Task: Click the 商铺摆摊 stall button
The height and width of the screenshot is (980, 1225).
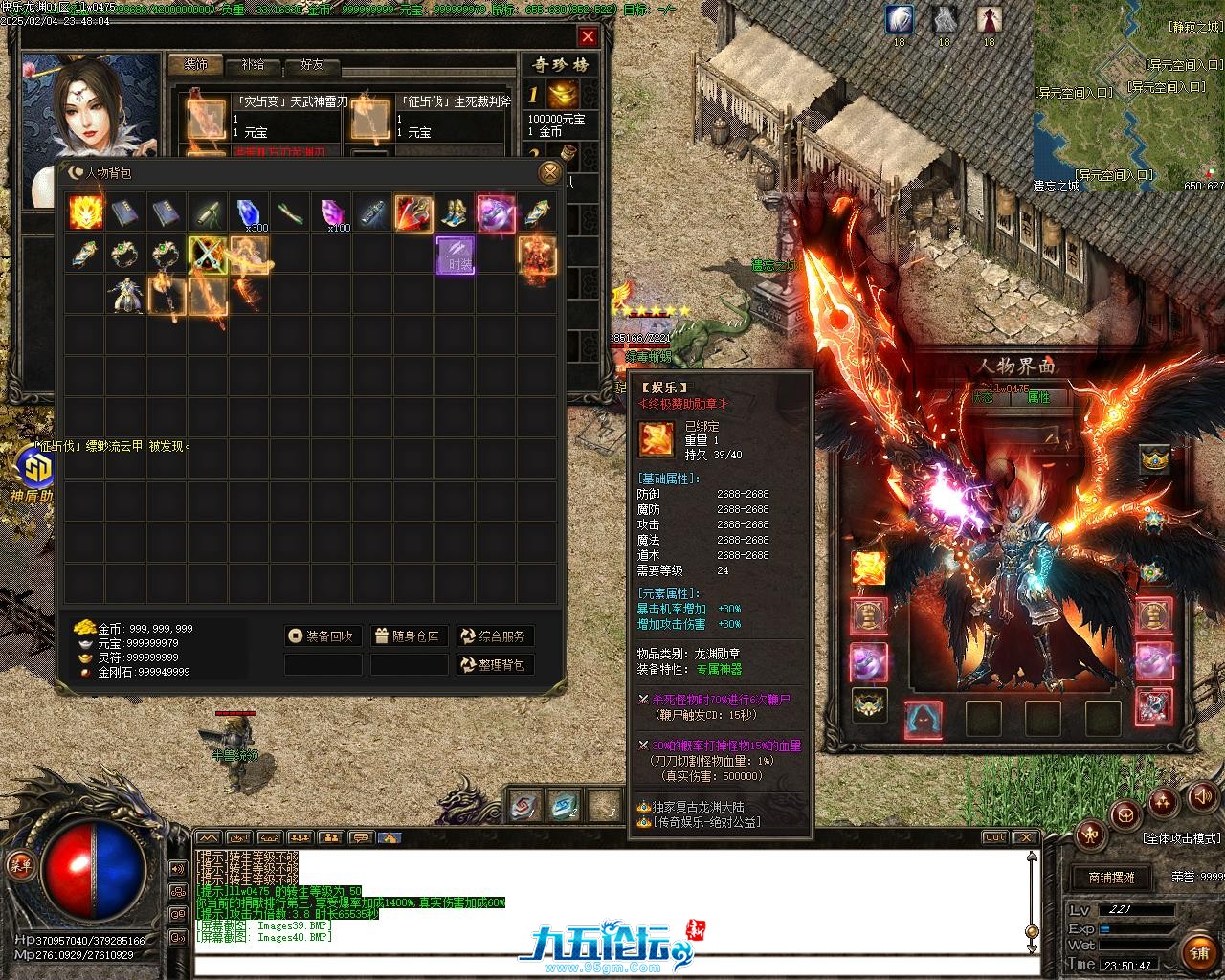Action: [x=1110, y=877]
